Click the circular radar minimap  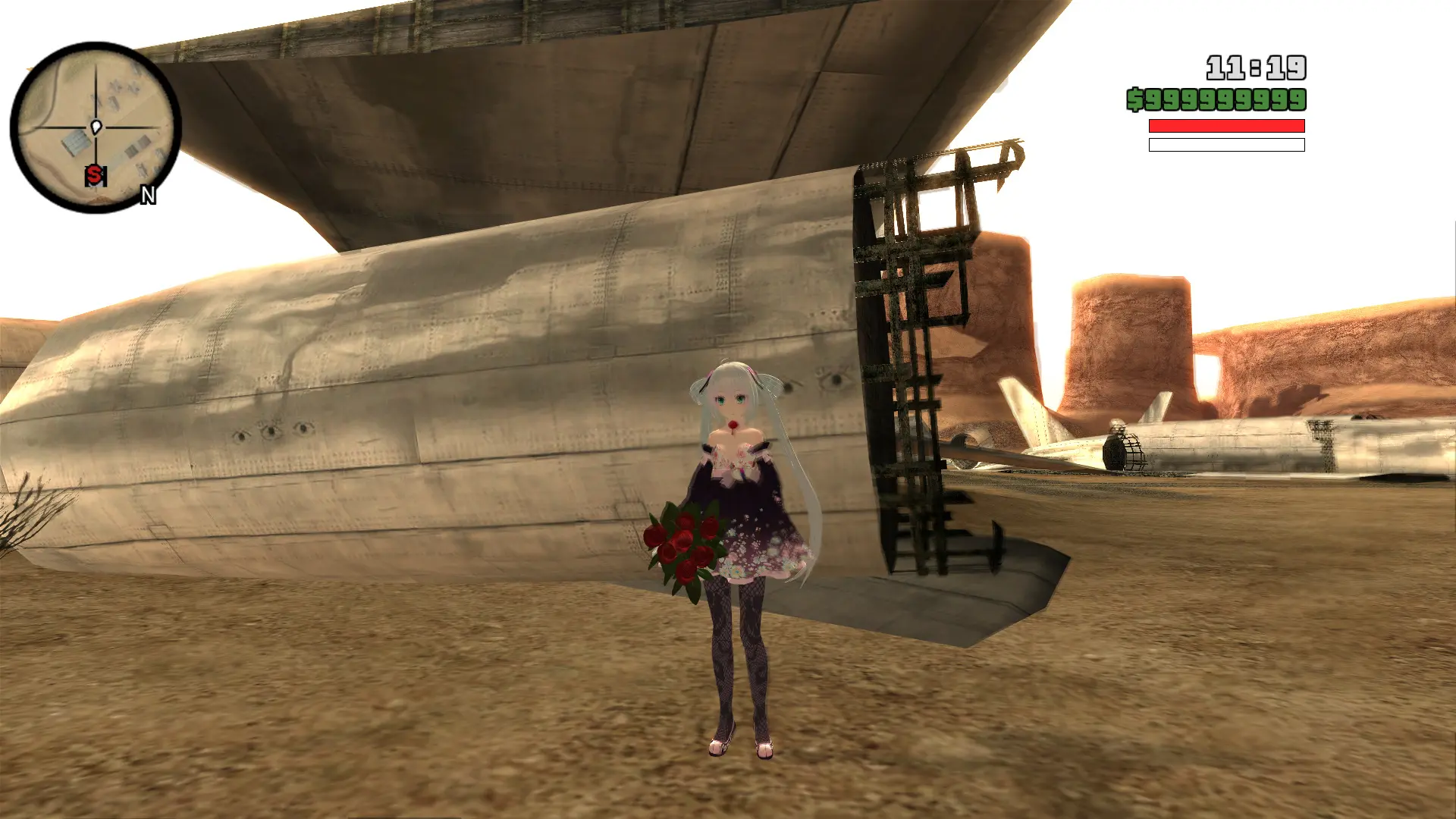click(x=96, y=127)
